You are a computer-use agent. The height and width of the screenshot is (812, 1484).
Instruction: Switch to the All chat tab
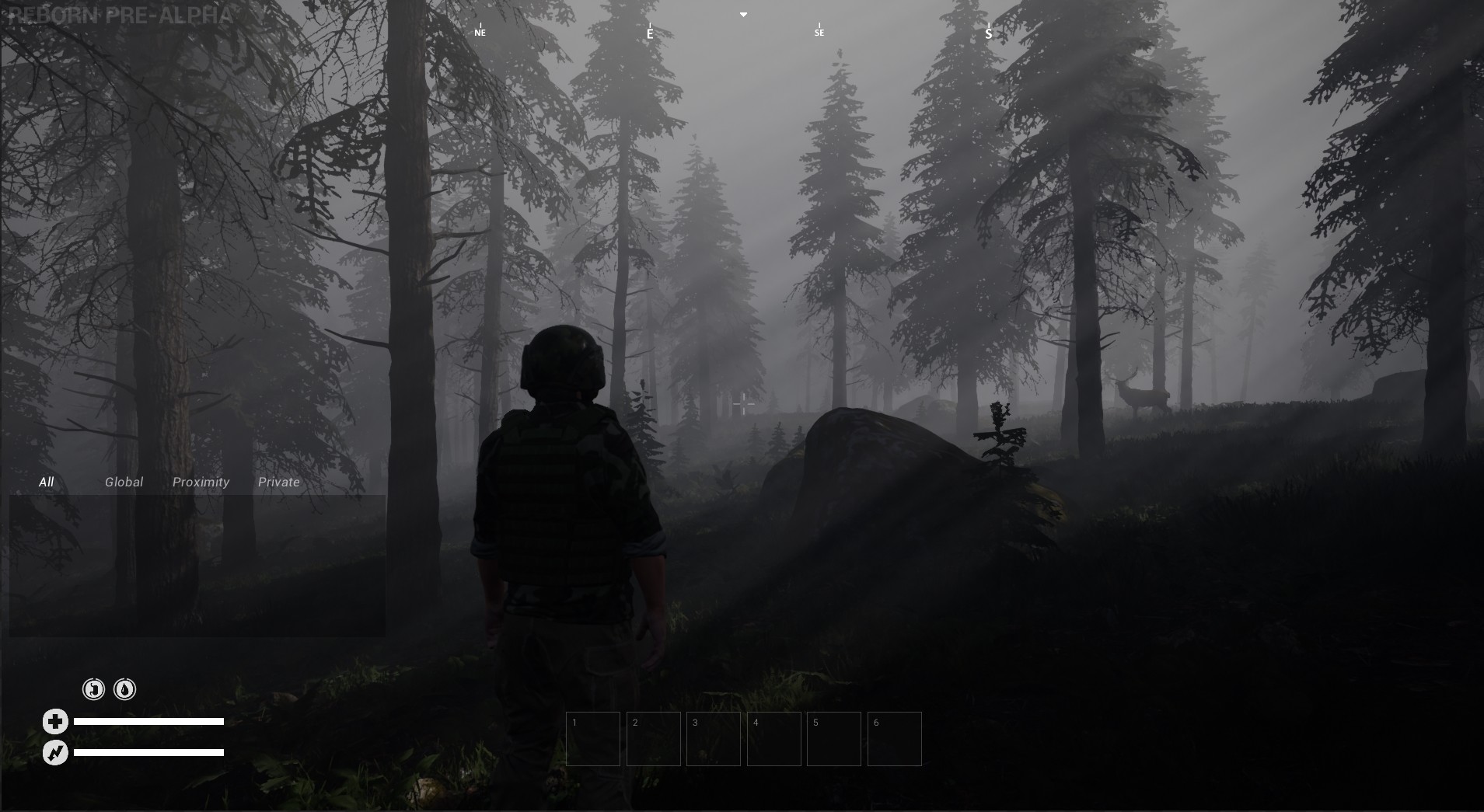(x=47, y=482)
